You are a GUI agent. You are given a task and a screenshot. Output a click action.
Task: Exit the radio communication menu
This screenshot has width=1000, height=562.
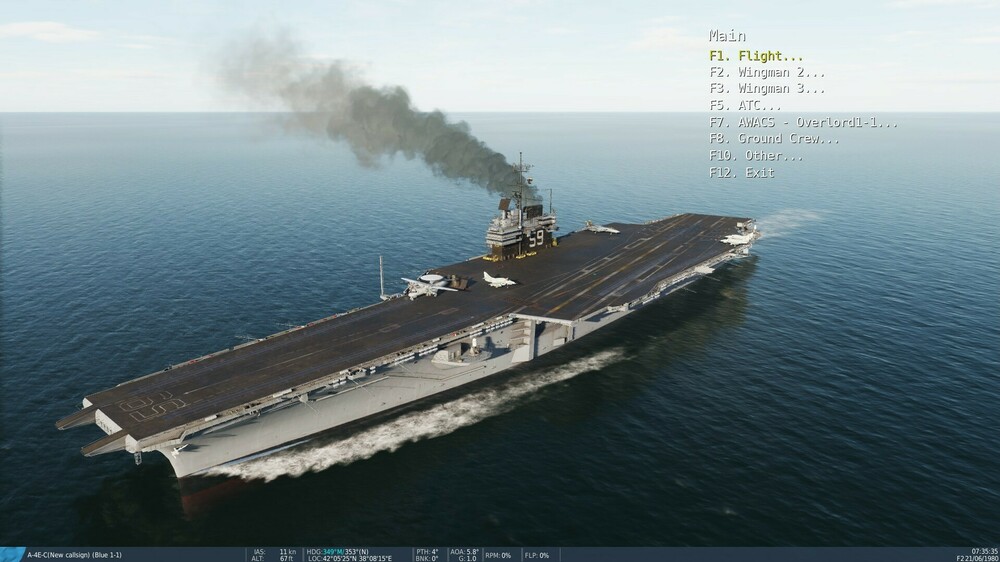pos(742,172)
